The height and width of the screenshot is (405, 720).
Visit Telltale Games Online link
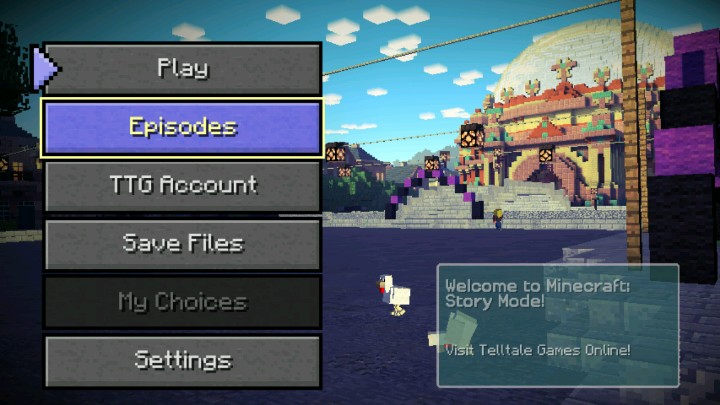538,349
